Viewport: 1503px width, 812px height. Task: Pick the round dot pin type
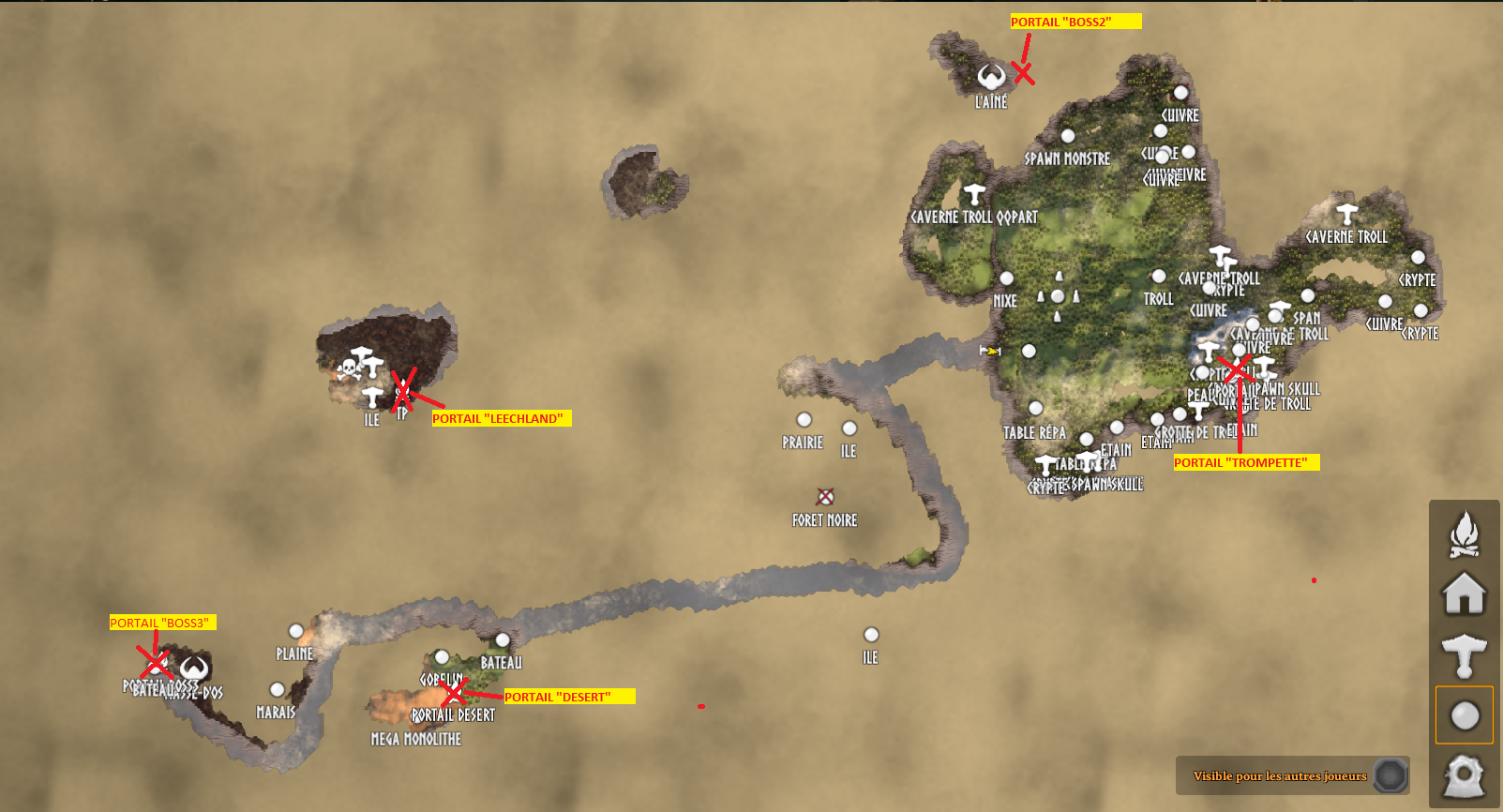click(x=1464, y=715)
